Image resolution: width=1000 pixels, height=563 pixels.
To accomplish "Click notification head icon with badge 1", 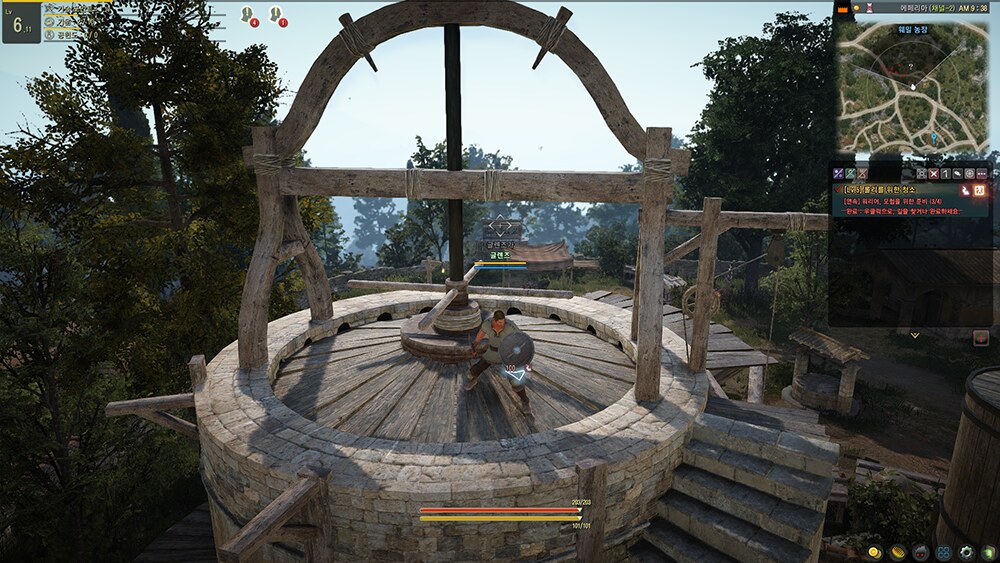I will [x=277, y=15].
